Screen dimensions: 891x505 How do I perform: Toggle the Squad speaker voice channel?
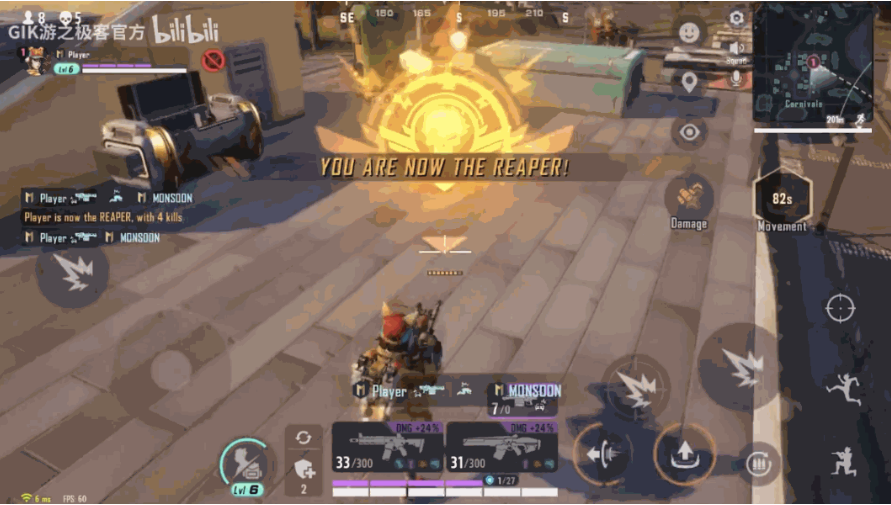(737, 50)
